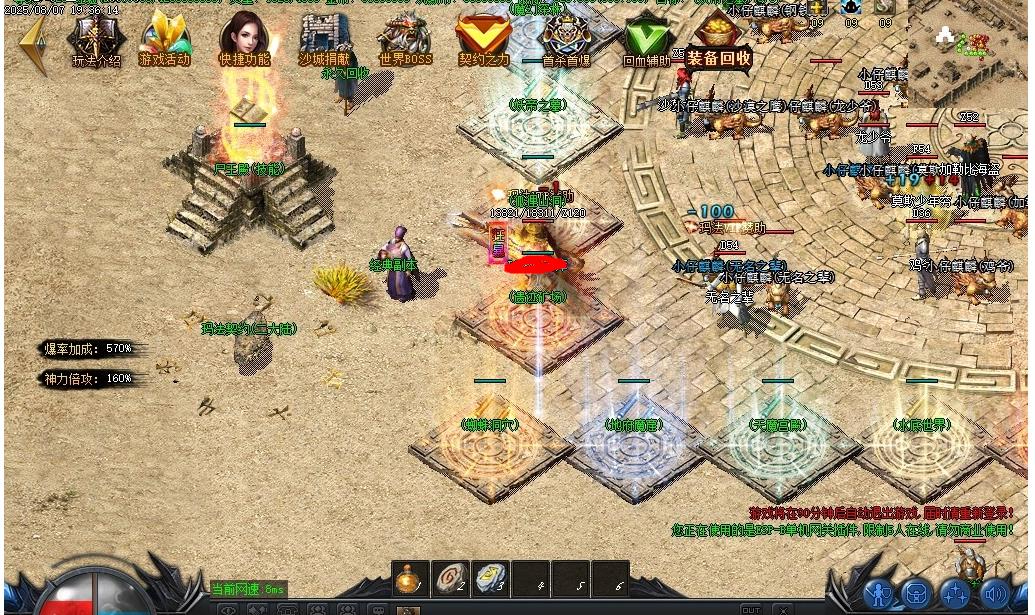Open the 沙城捐献 donation panel
1035x615 pixels.
(x=324, y=40)
